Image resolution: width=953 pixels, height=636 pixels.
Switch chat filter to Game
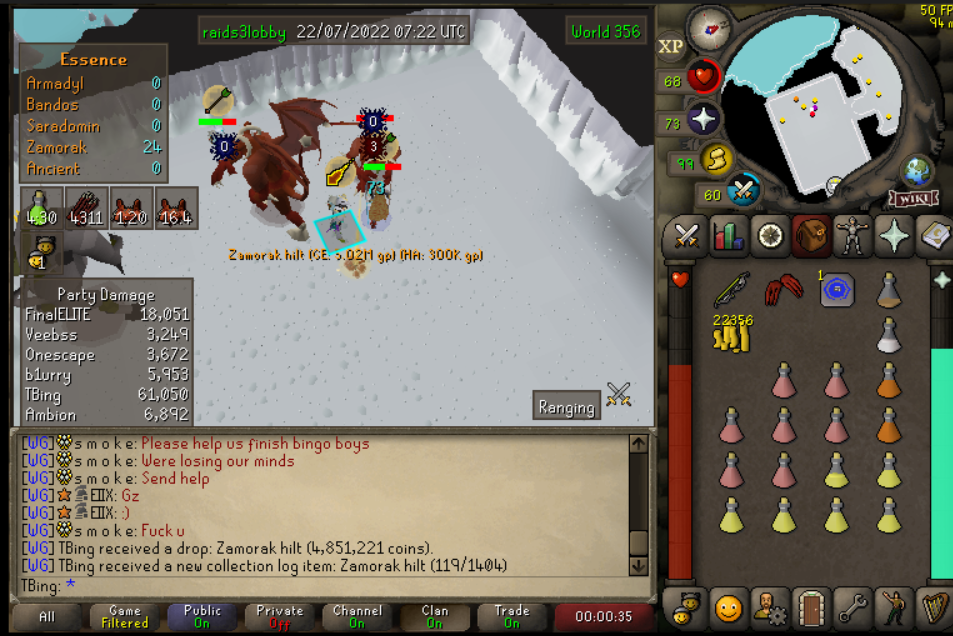[x=125, y=616]
